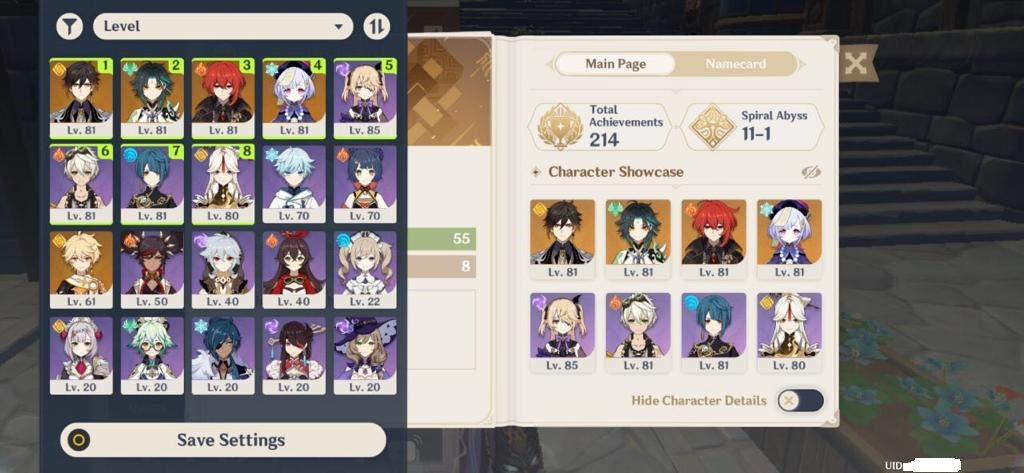This screenshot has height=473, width=1024.
Task: Open the Spiral Abyss 11-1 panel
Action: click(x=755, y=127)
